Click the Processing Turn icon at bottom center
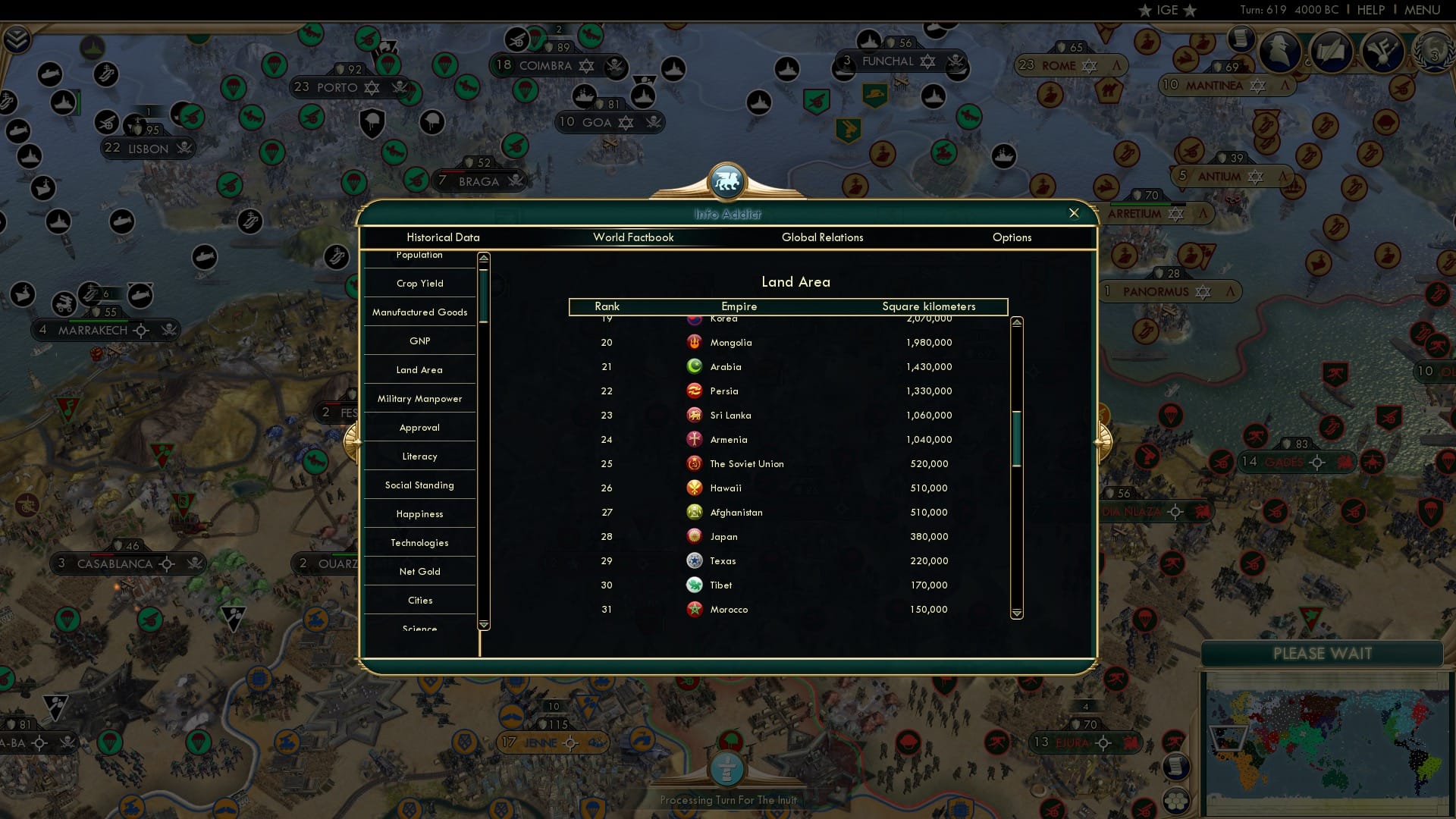 (727, 768)
